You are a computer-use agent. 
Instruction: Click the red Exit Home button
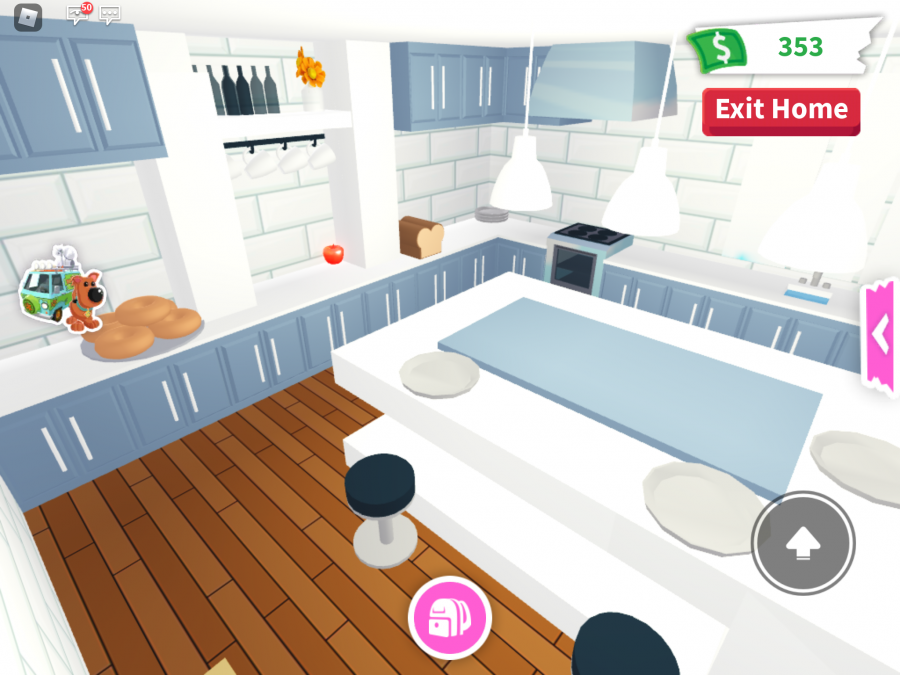(x=781, y=110)
